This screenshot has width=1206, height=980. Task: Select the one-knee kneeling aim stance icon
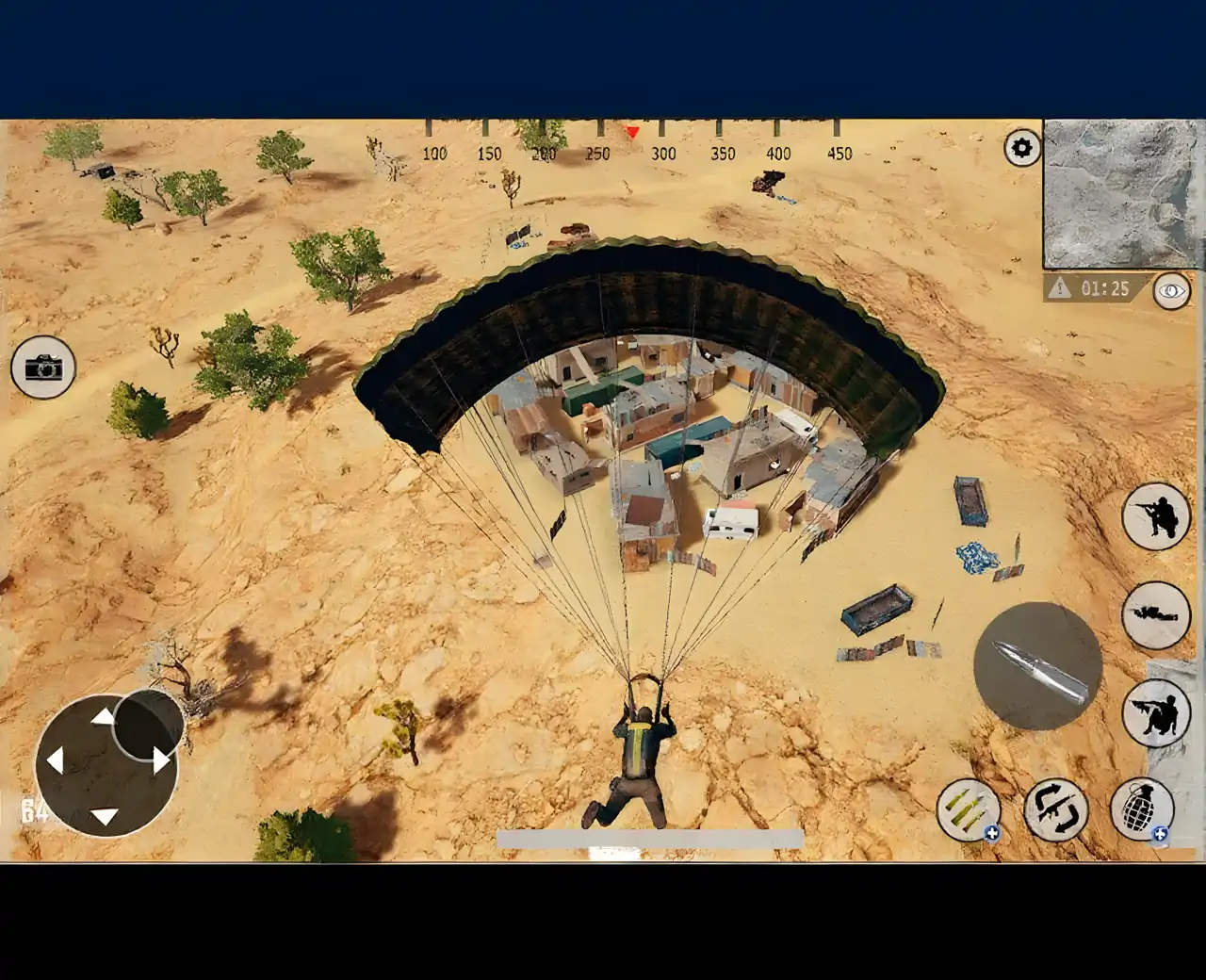pyautogui.click(x=1156, y=516)
